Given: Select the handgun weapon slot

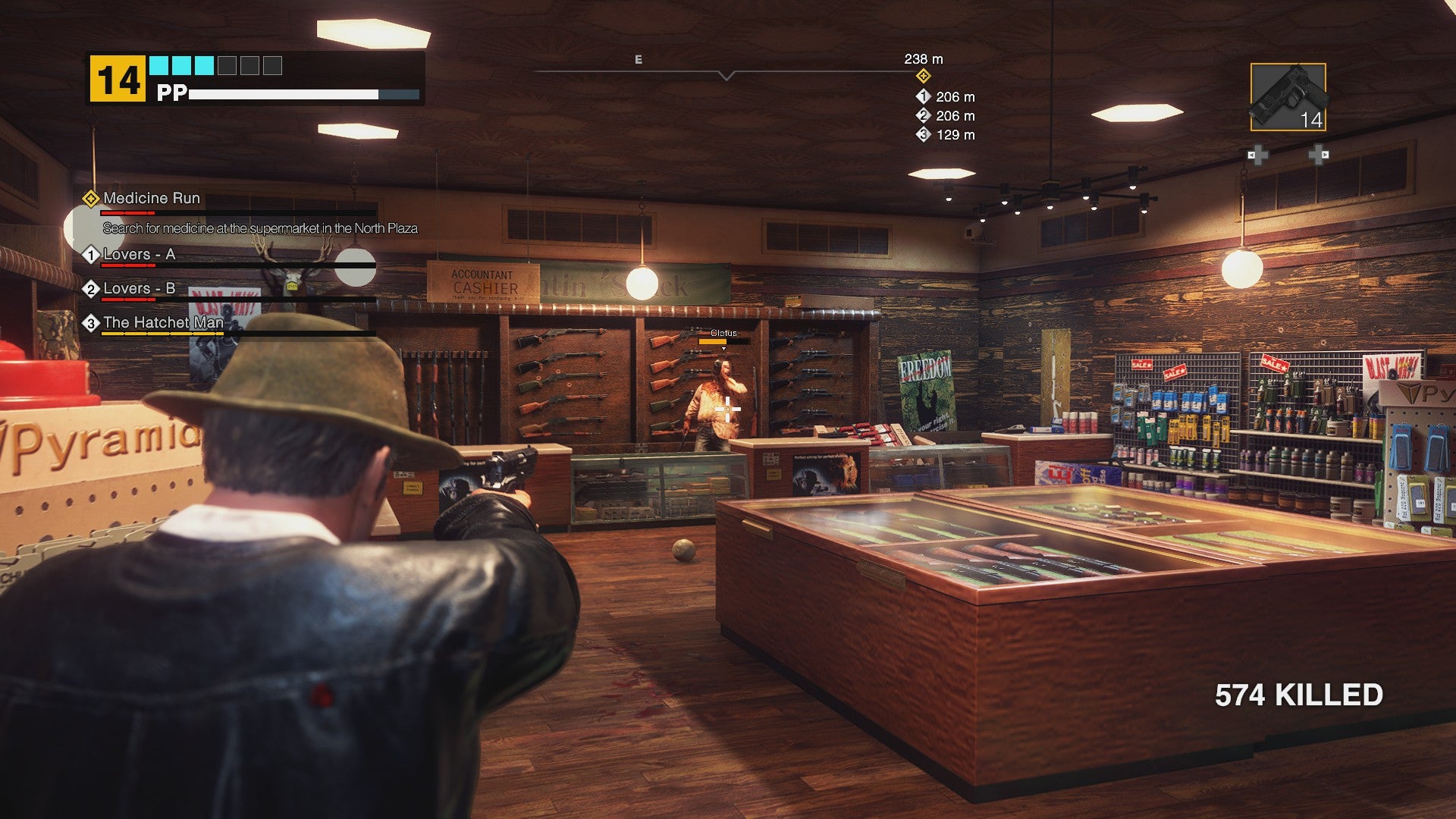Looking at the screenshot, I should (1288, 97).
